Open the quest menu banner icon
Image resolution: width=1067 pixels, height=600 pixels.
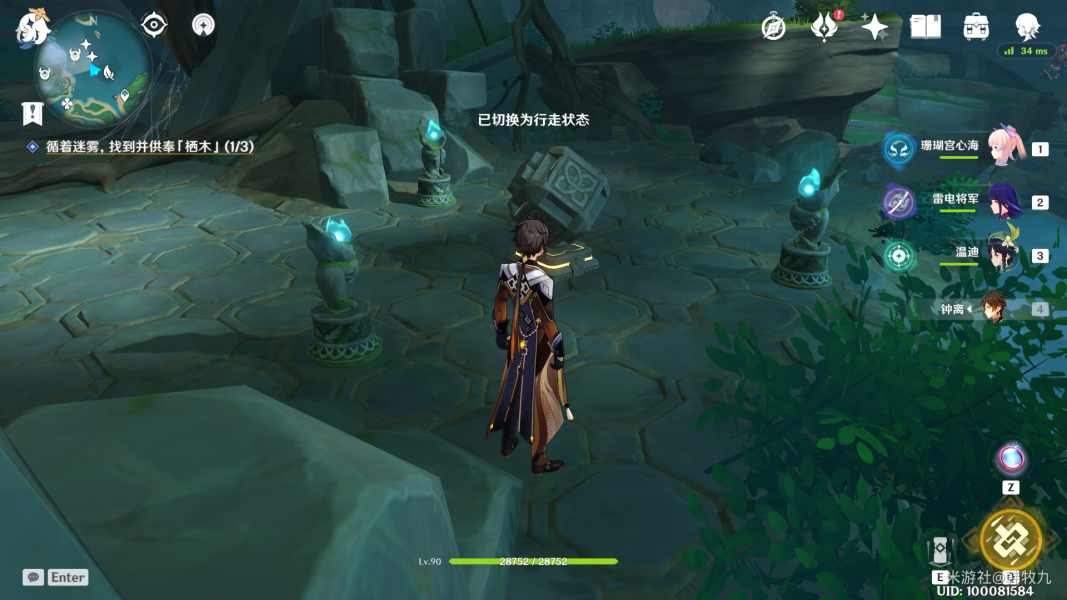coord(33,113)
